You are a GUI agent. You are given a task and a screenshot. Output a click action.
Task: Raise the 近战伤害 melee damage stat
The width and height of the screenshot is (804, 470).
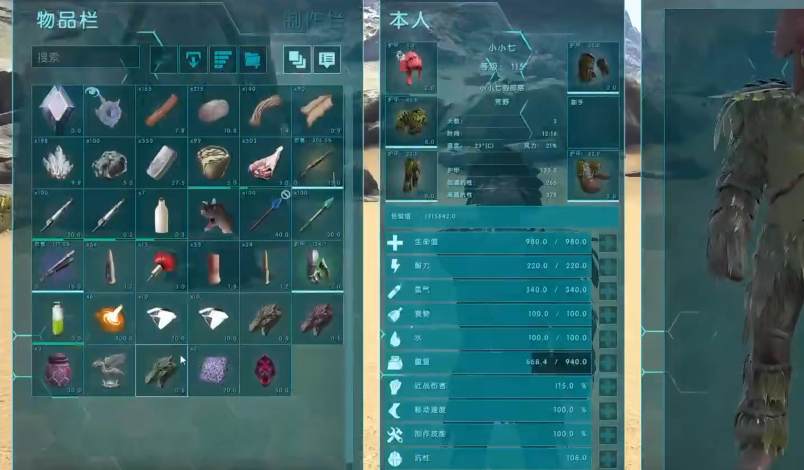pos(608,385)
